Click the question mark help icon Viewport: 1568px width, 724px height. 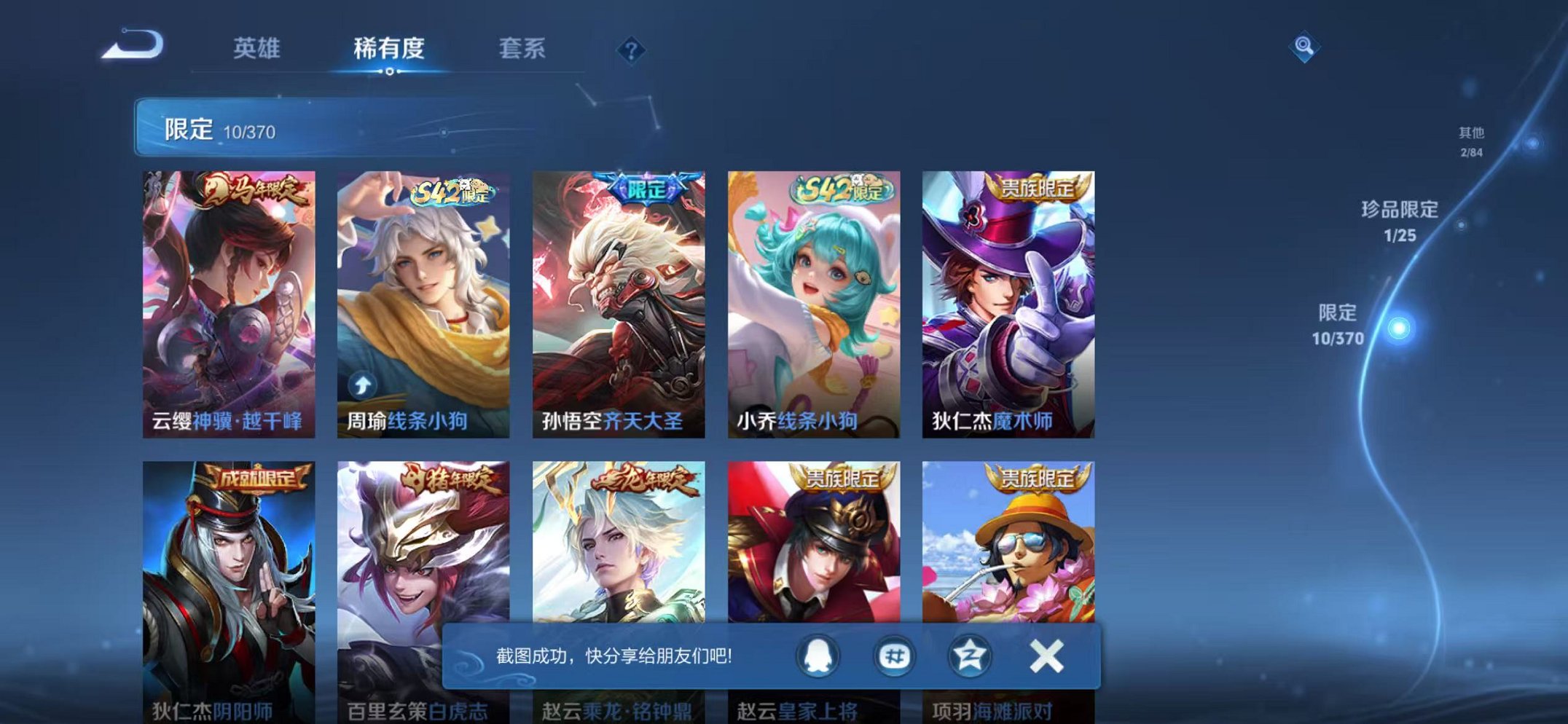point(631,48)
